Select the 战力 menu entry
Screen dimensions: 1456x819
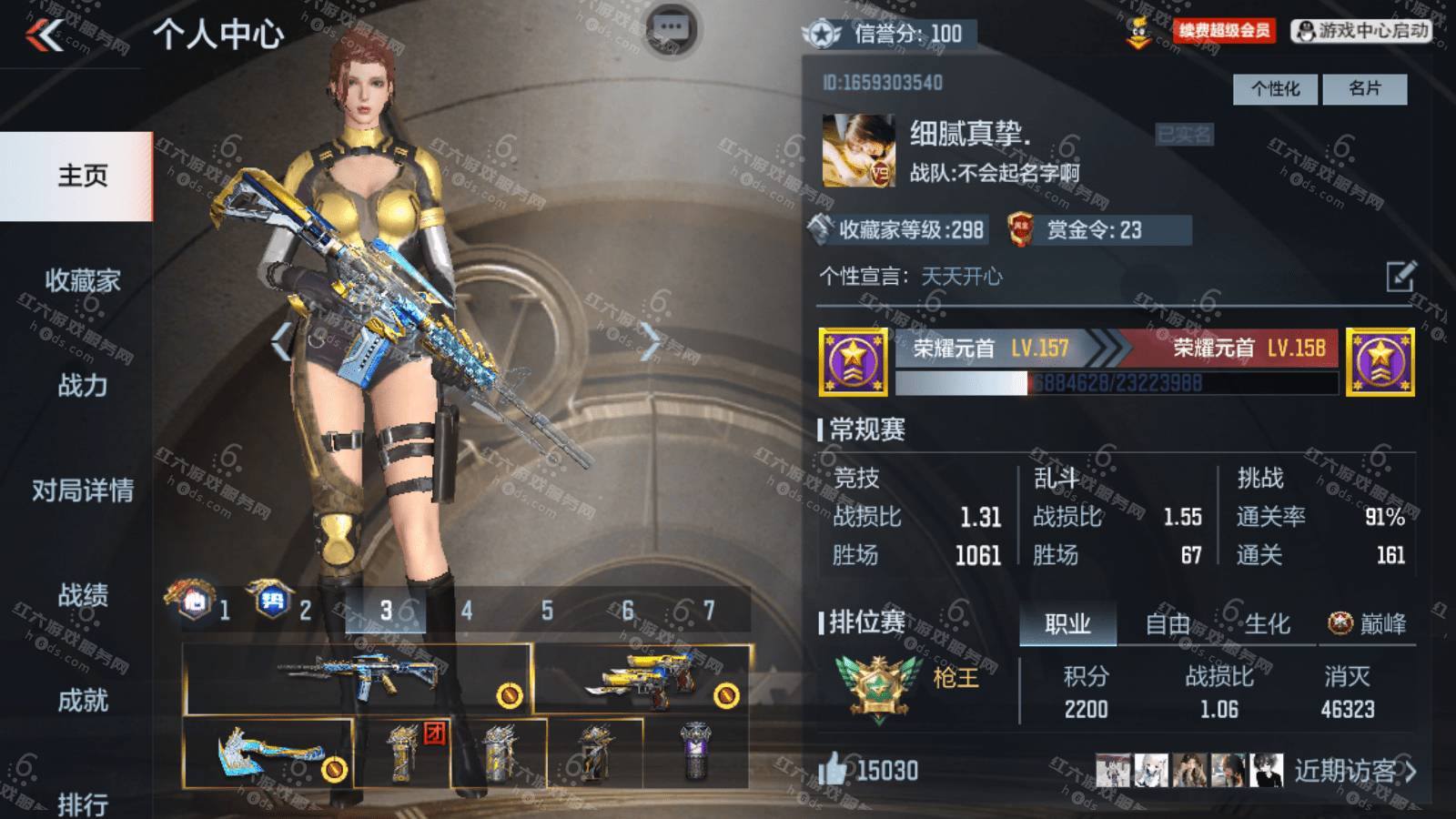pos(82,385)
